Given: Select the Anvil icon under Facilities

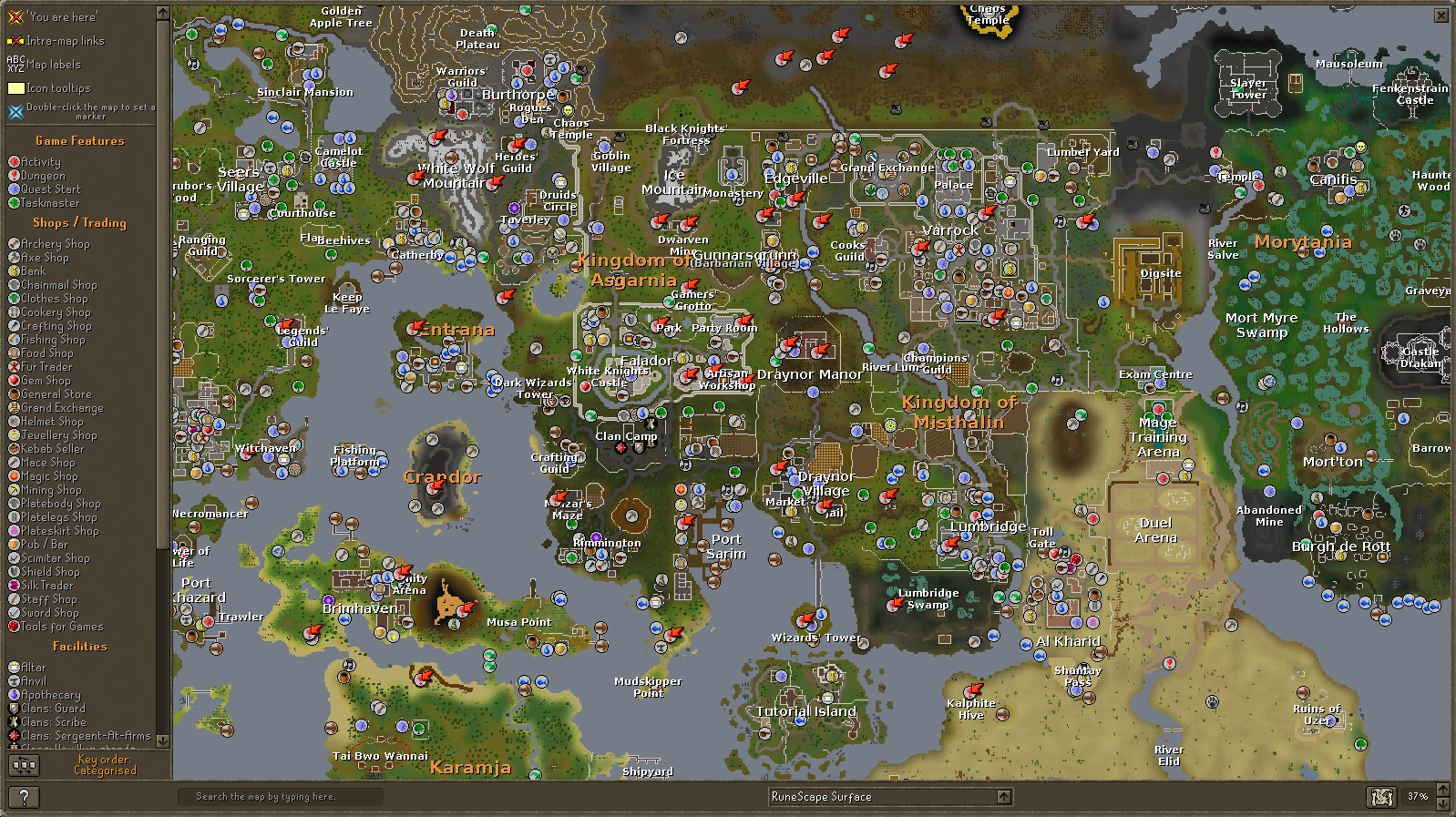Looking at the screenshot, I should (15, 680).
